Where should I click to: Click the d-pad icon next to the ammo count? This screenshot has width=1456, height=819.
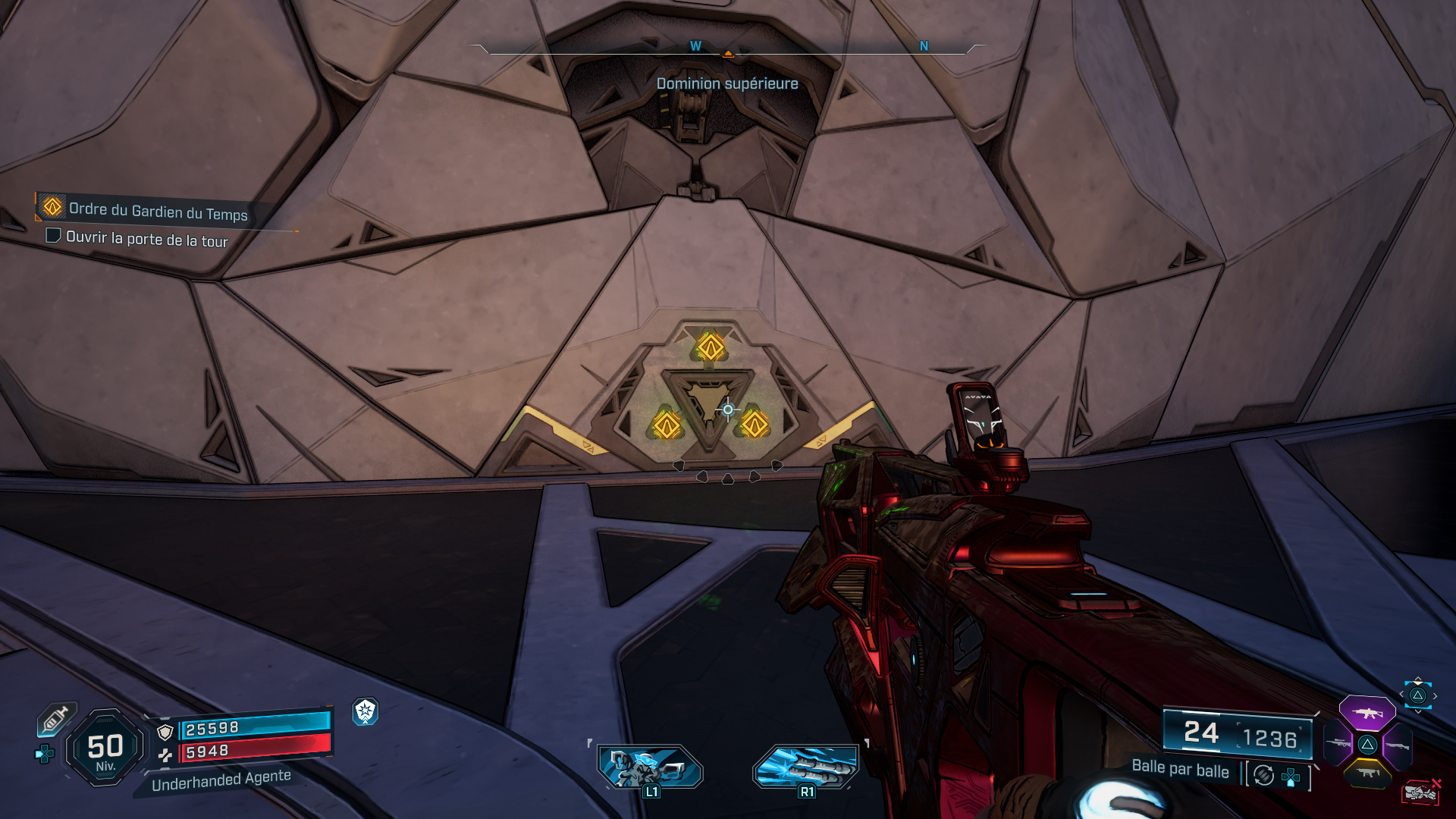coord(1290,777)
